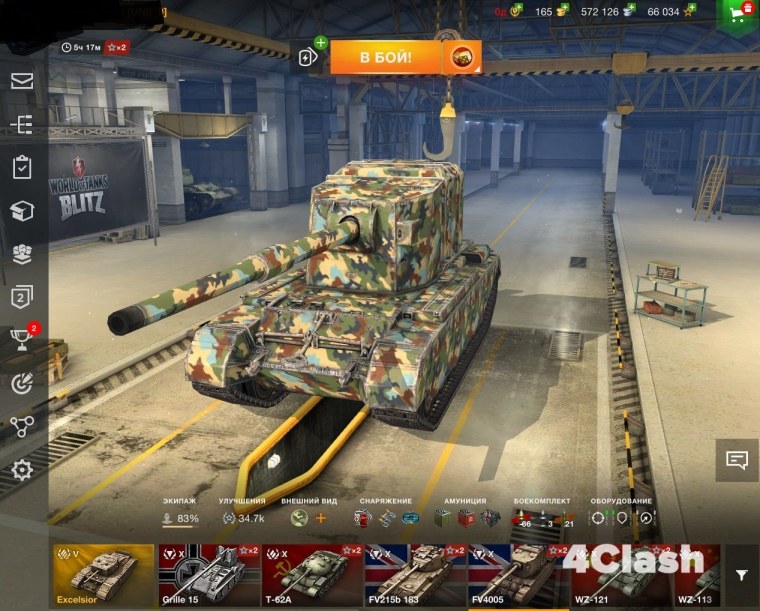Select the FV4005 tank
760x611 pixels.
[x=518, y=576]
